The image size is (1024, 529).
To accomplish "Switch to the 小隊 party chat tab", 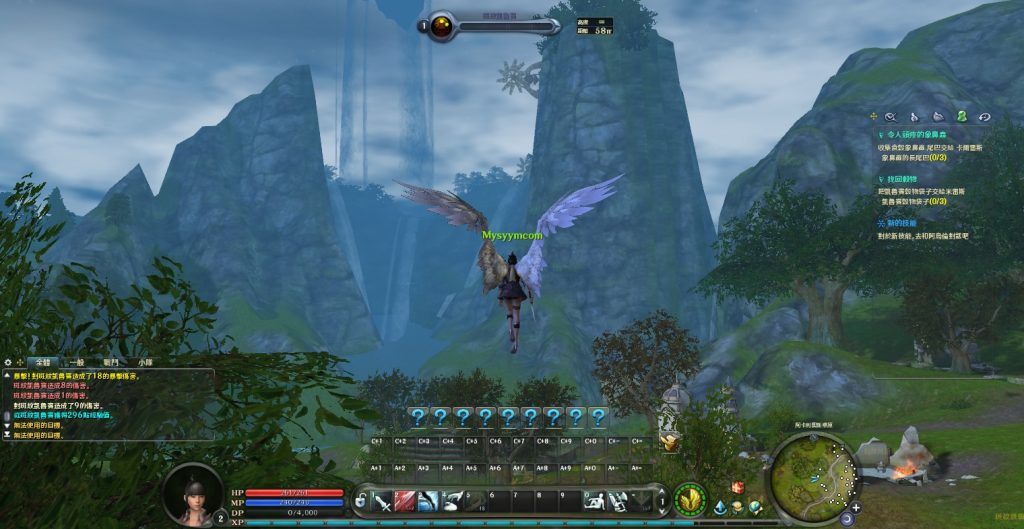I will pyautogui.click(x=146, y=362).
